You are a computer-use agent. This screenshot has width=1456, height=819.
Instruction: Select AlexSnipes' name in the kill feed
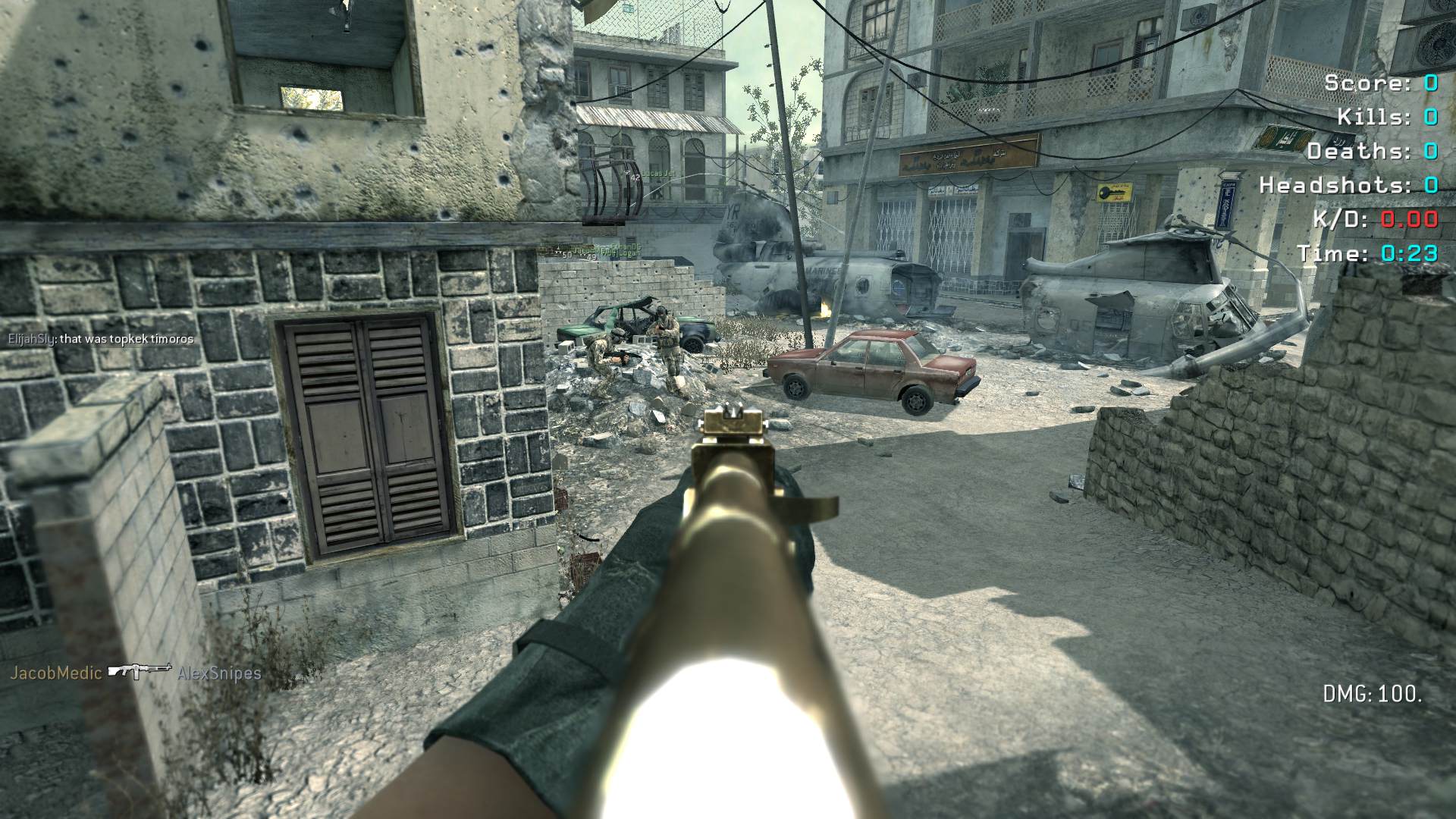click(219, 673)
